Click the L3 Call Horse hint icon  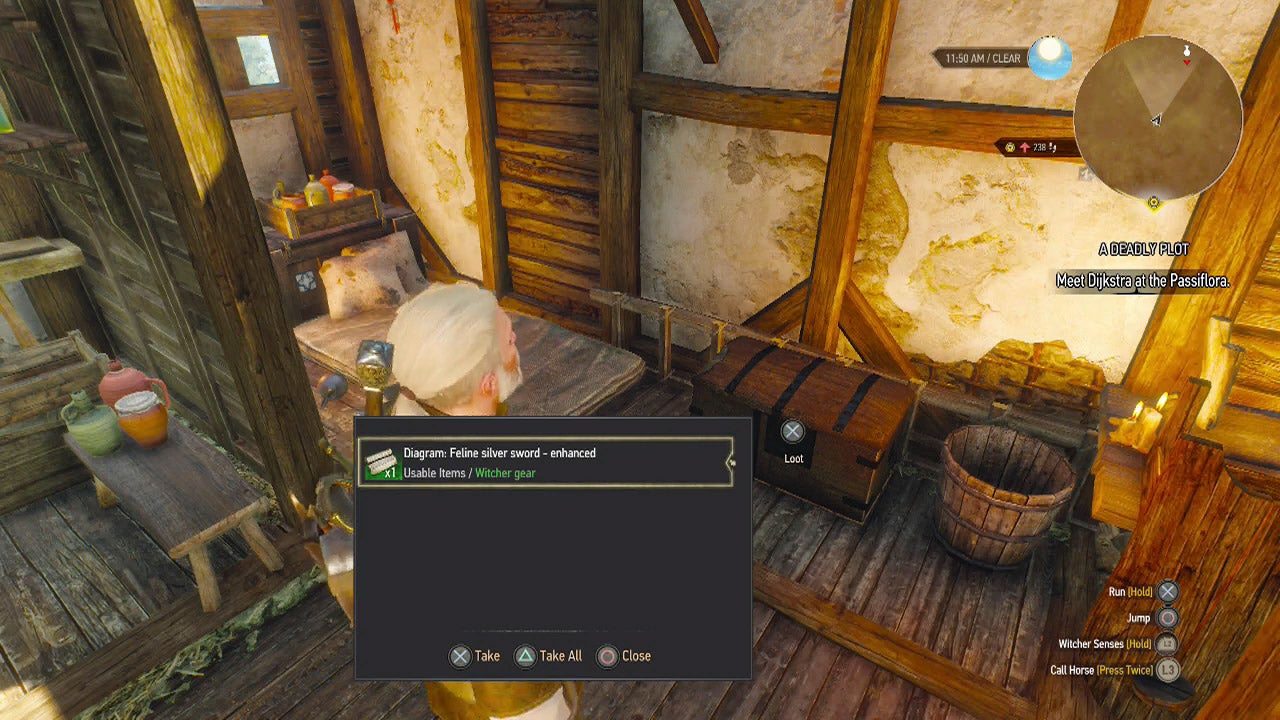1170,670
